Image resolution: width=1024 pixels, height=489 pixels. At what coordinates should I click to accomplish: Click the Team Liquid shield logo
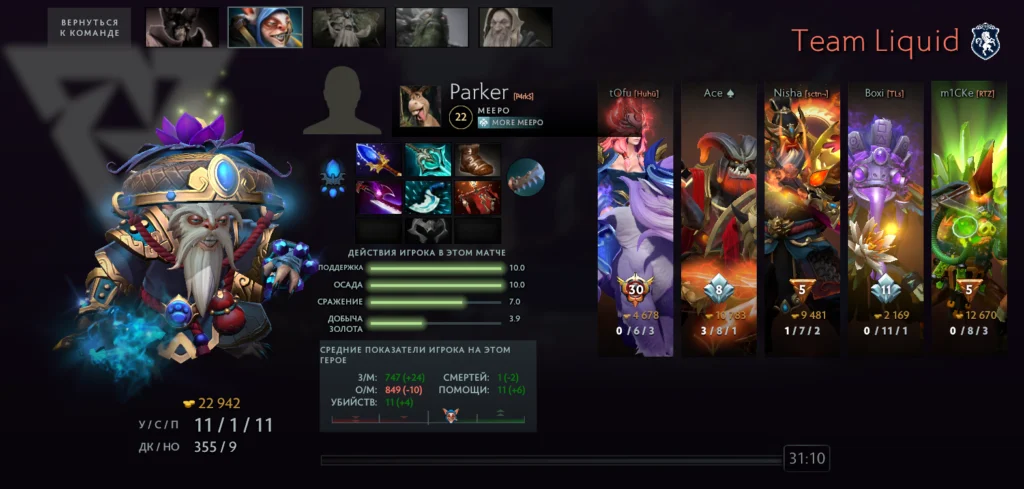(x=985, y=41)
